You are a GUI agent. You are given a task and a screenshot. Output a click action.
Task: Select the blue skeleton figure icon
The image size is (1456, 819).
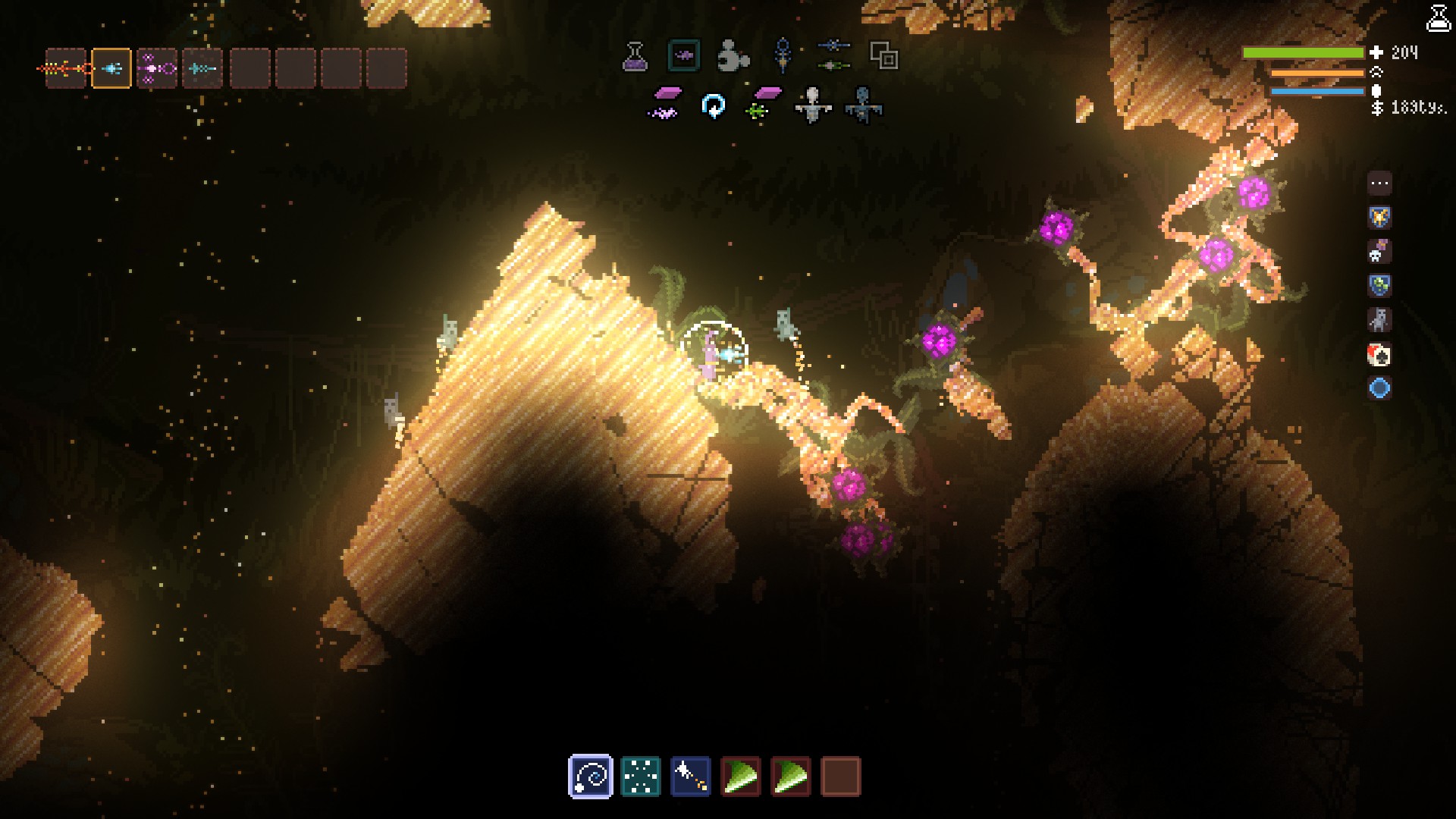pyautogui.click(x=862, y=105)
